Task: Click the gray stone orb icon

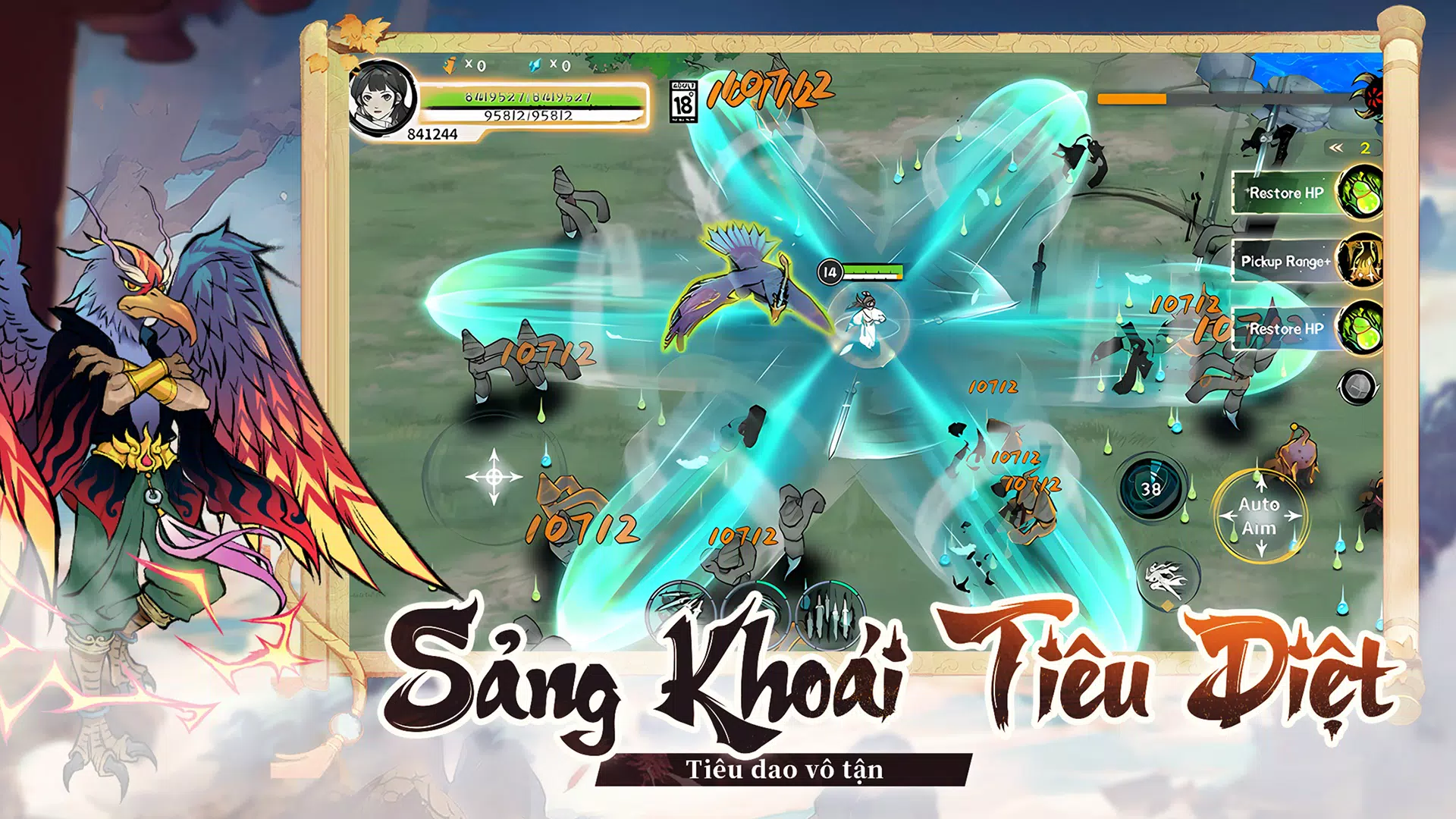Action: pos(1357,387)
